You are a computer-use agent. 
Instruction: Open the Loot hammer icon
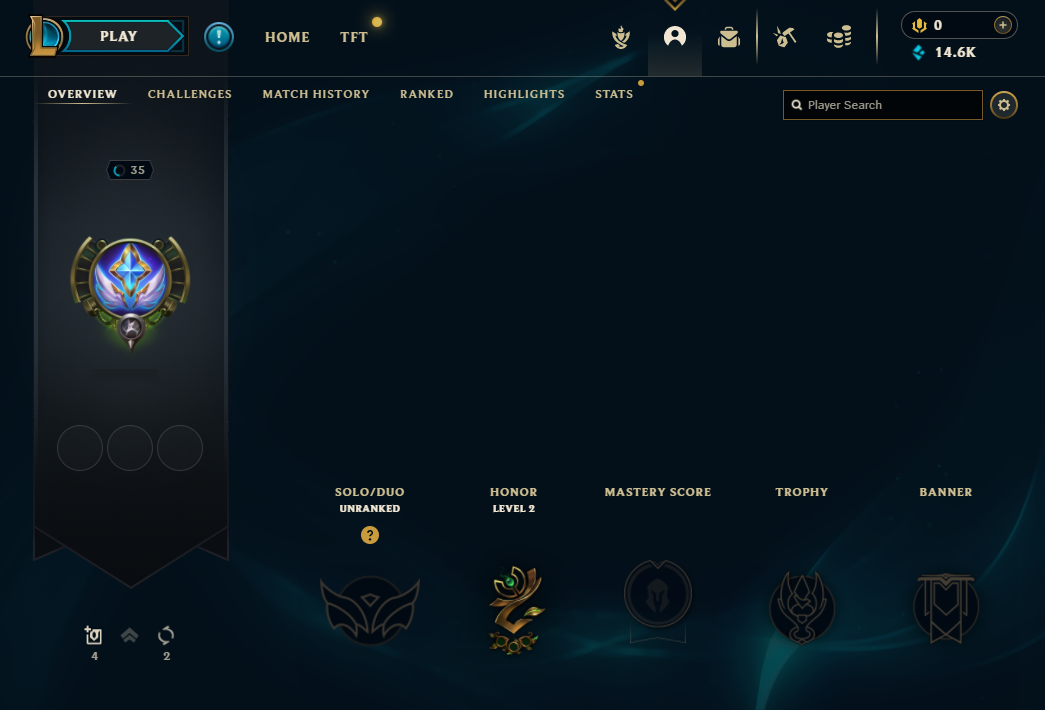pos(785,37)
